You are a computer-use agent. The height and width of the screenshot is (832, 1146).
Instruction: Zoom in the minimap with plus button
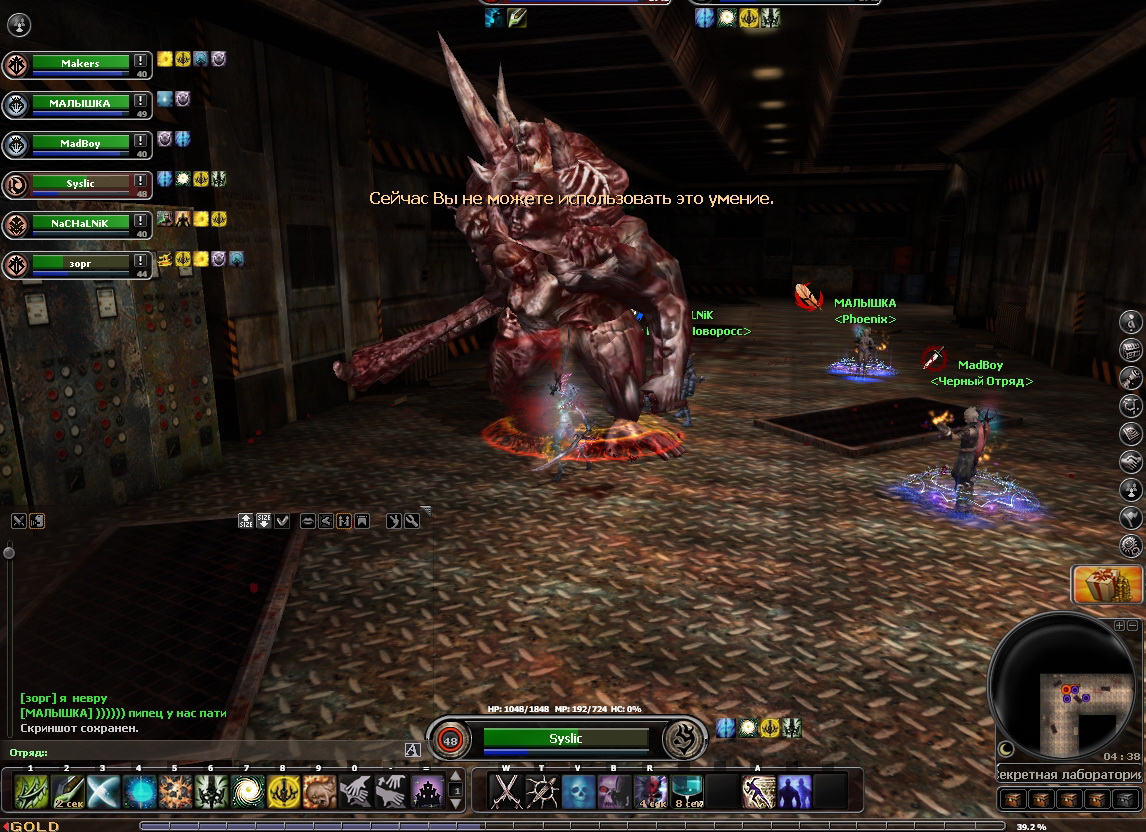coord(1120,625)
